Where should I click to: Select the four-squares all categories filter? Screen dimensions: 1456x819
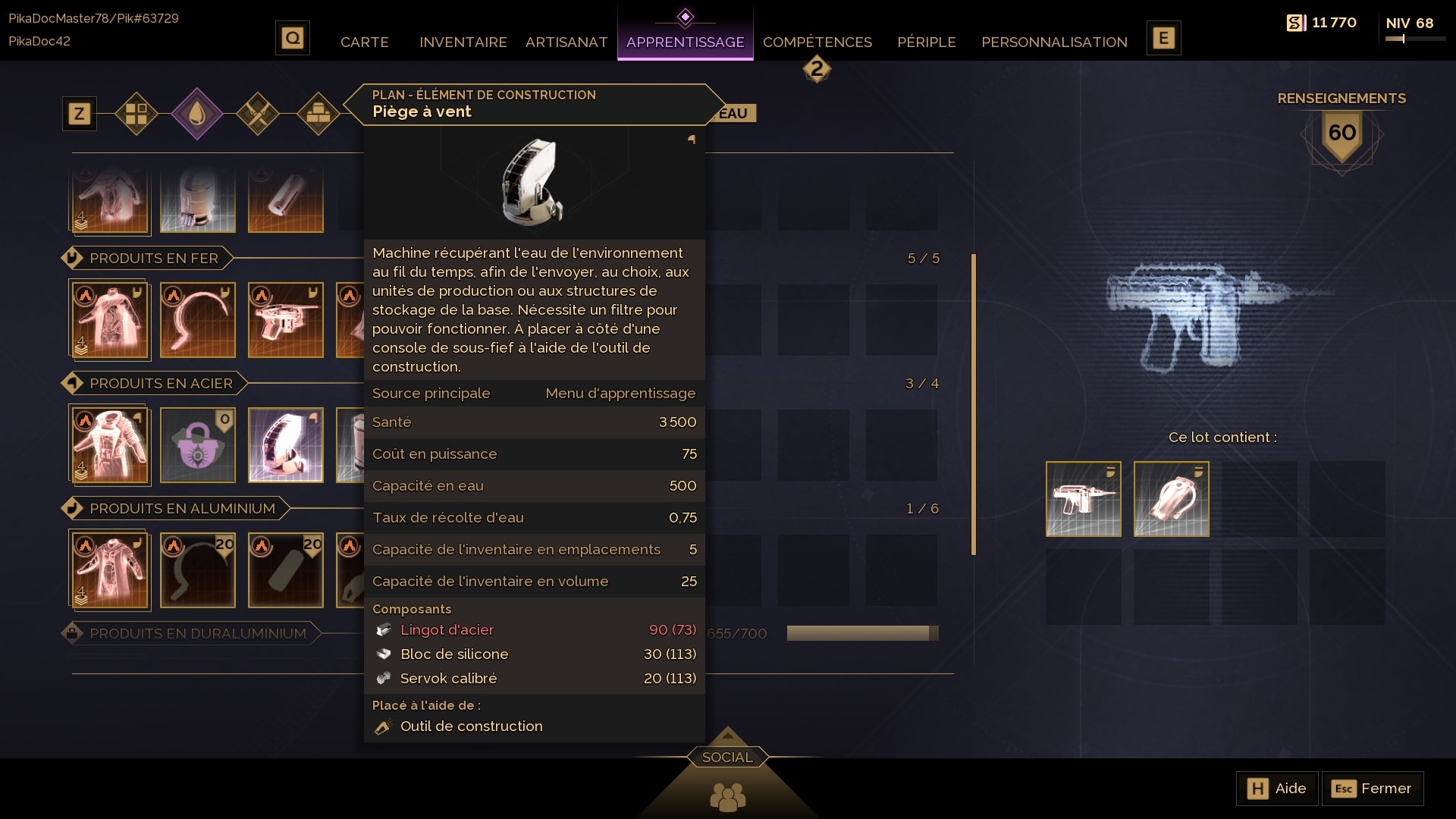click(x=136, y=114)
